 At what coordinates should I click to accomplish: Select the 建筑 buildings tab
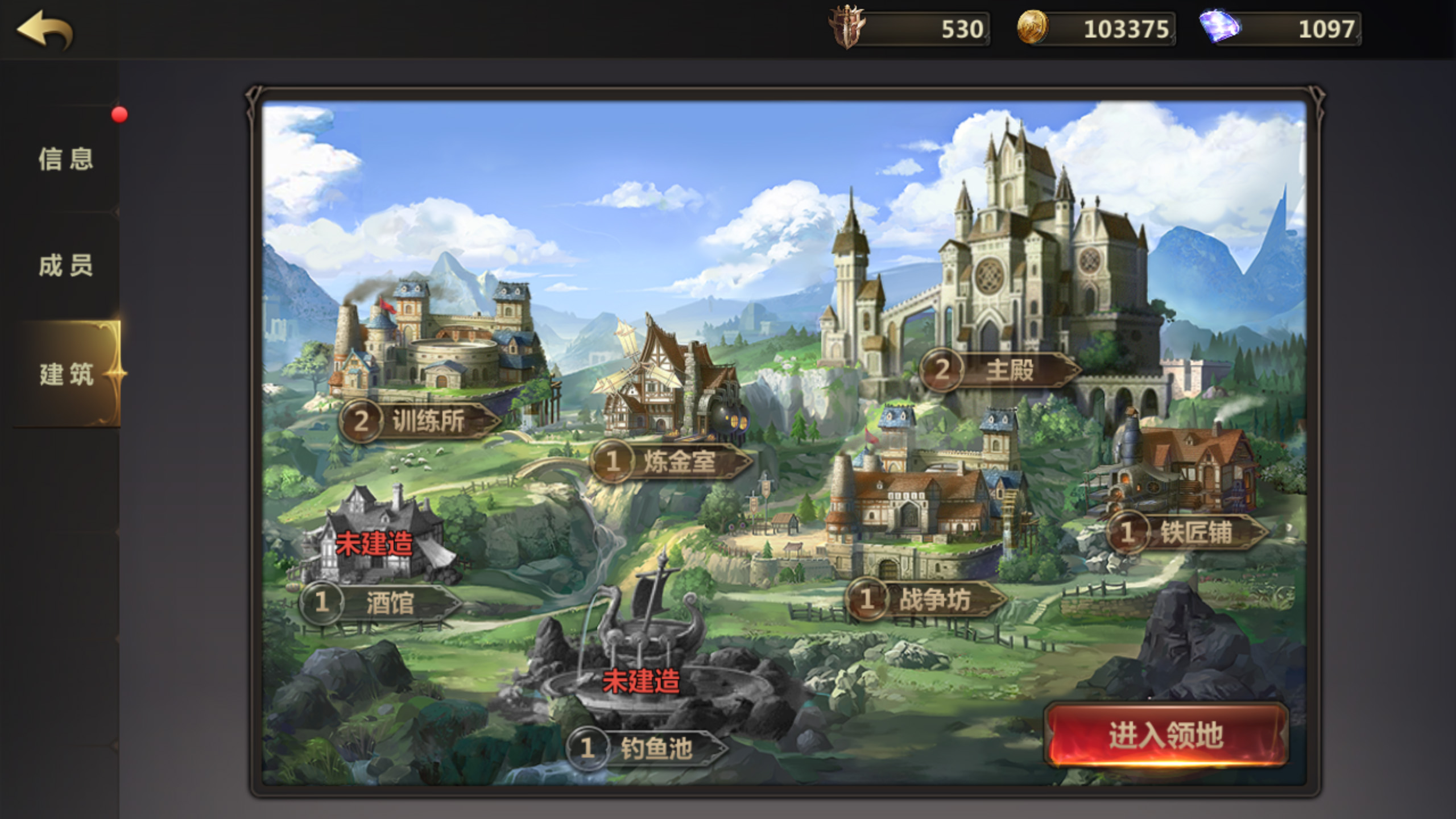[x=67, y=374]
